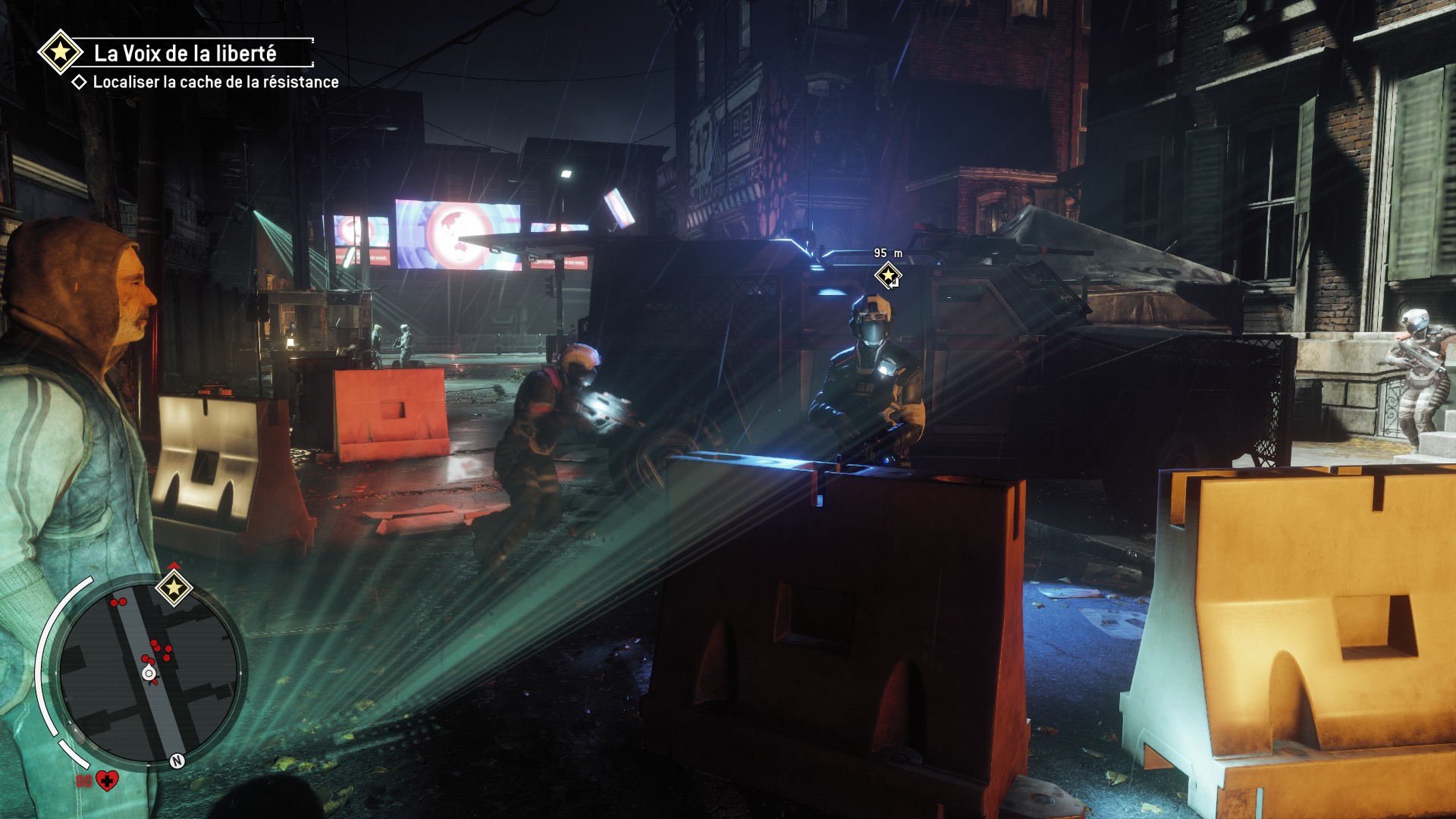Select the Localiser la cache objective text

215,82
